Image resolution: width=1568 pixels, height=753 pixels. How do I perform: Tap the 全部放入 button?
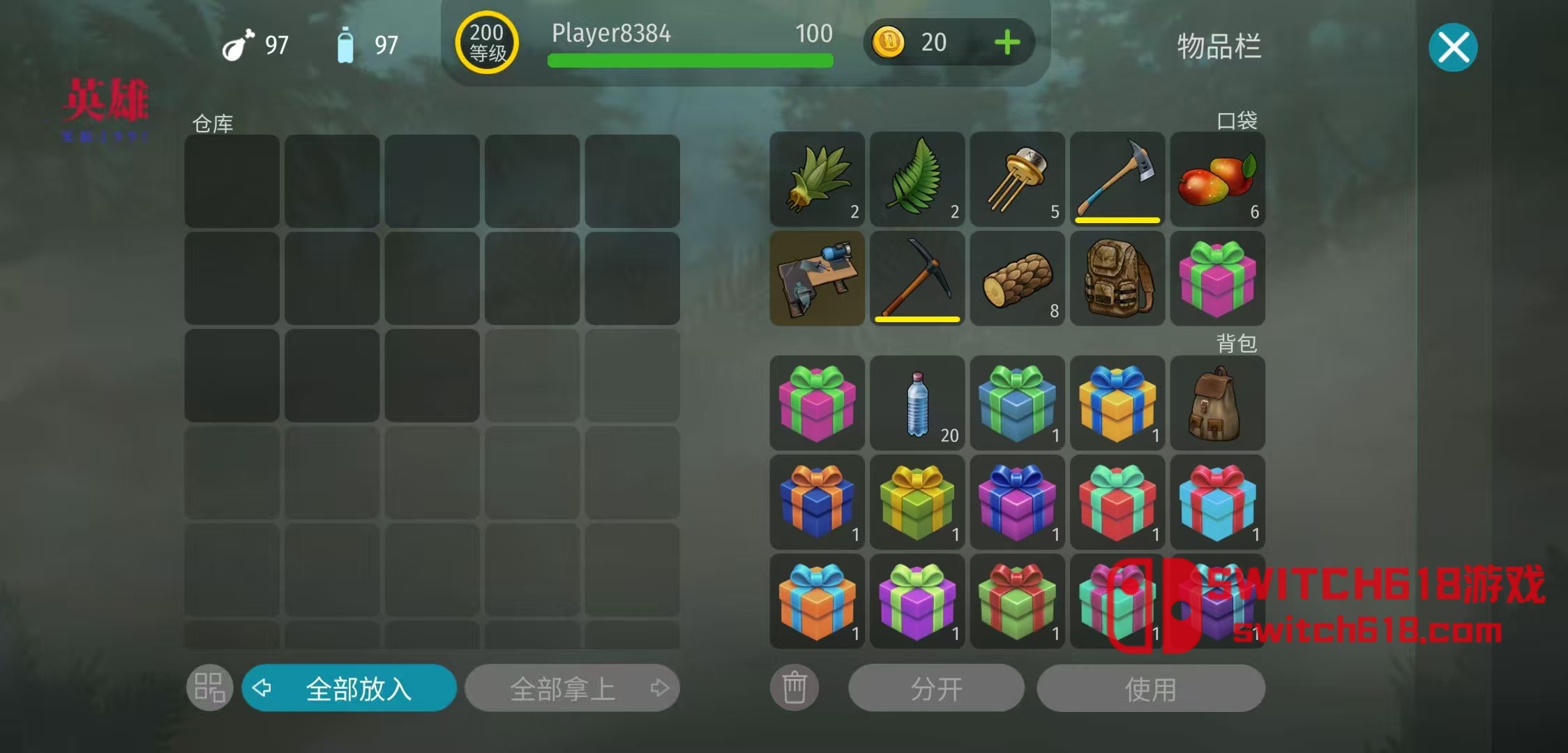(349, 688)
